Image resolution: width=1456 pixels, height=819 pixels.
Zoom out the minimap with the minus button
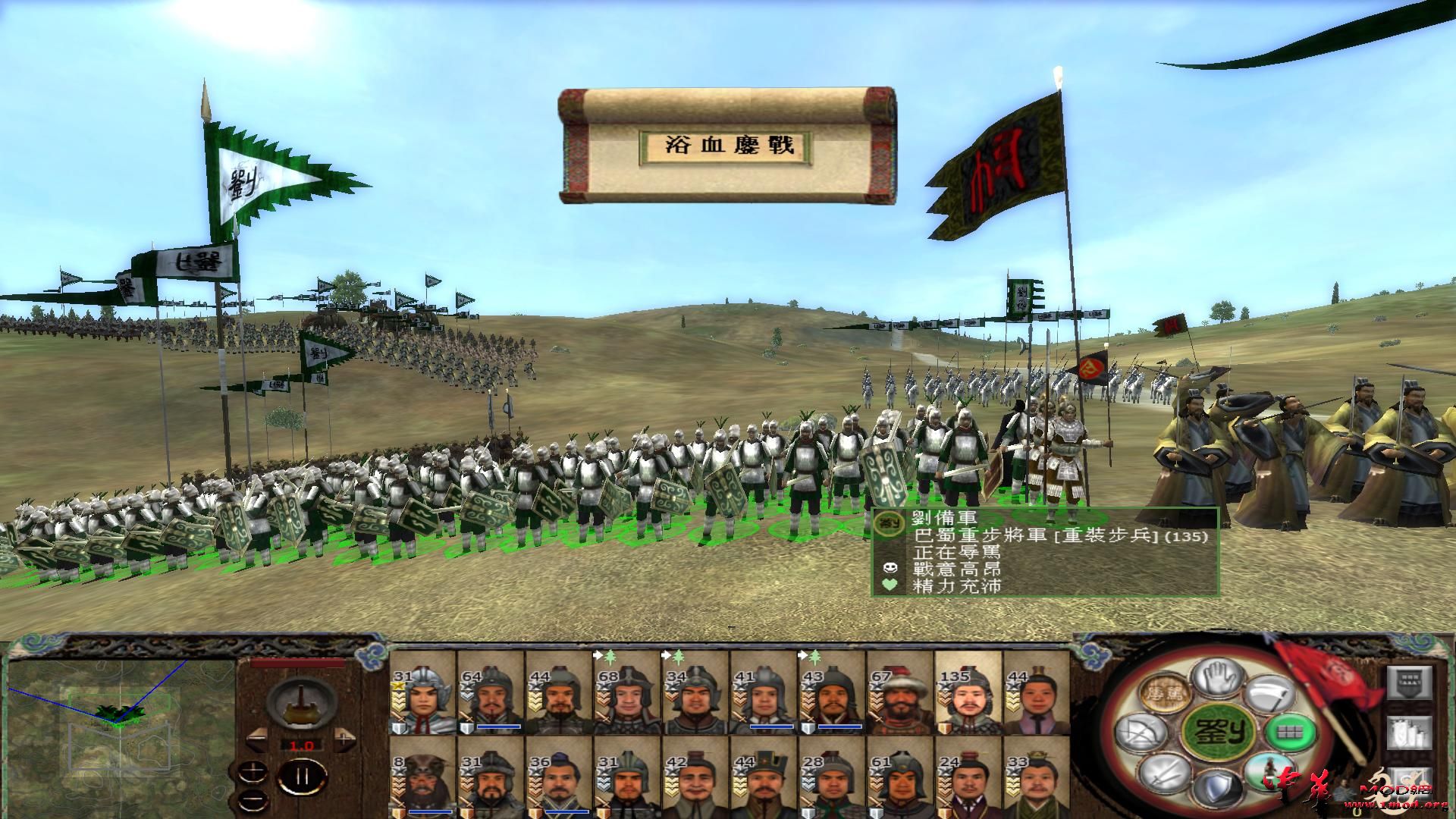click(253, 801)
